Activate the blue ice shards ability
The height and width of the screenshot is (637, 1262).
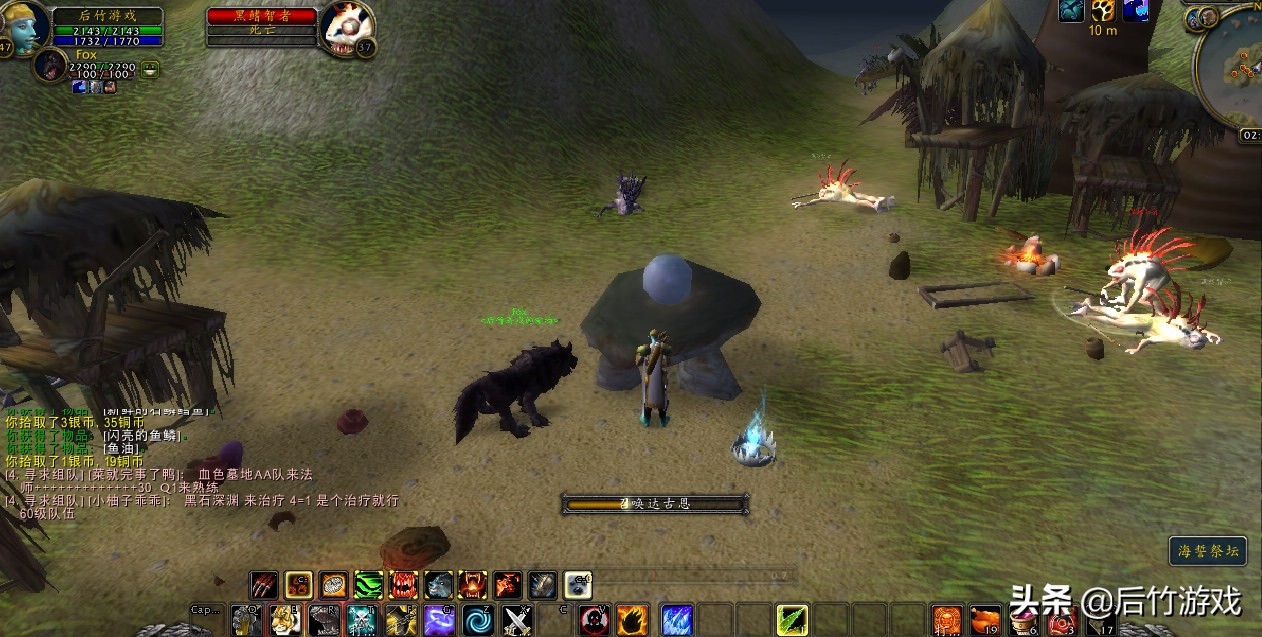pyautogui.click(x=676, y=620)
